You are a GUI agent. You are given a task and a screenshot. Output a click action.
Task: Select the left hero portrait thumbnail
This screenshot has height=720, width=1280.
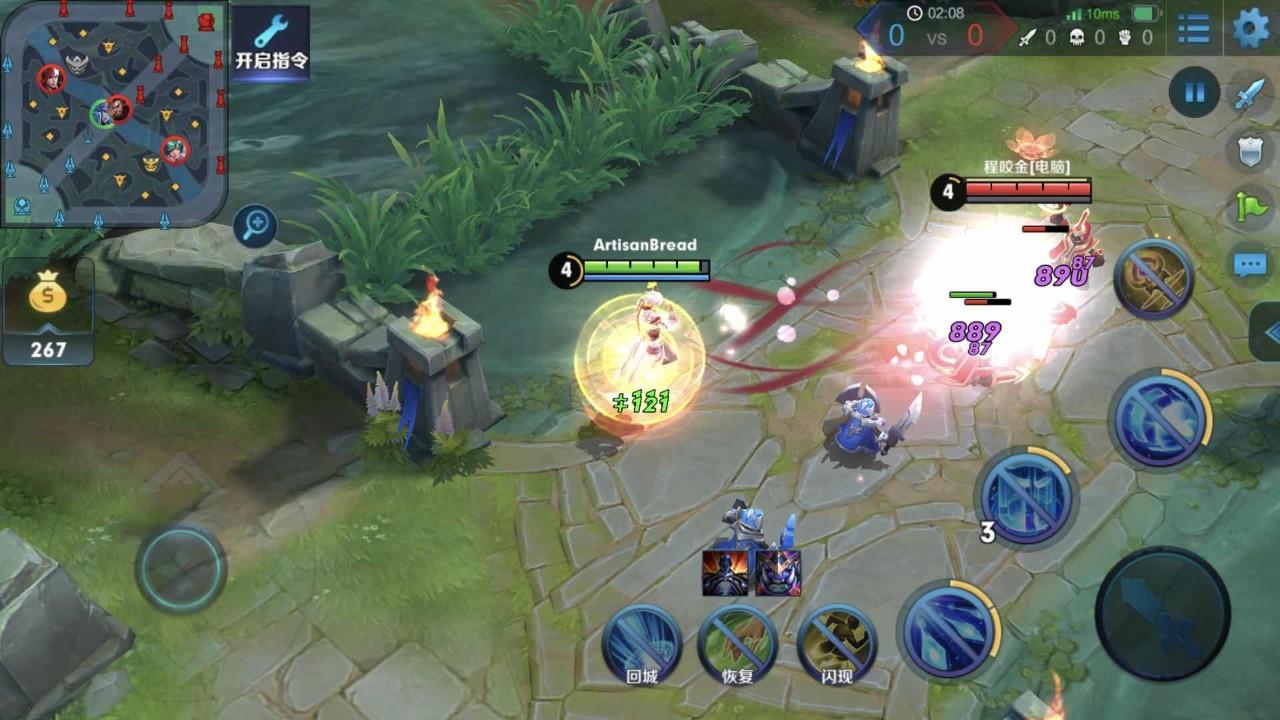click(x=725, y=573)
